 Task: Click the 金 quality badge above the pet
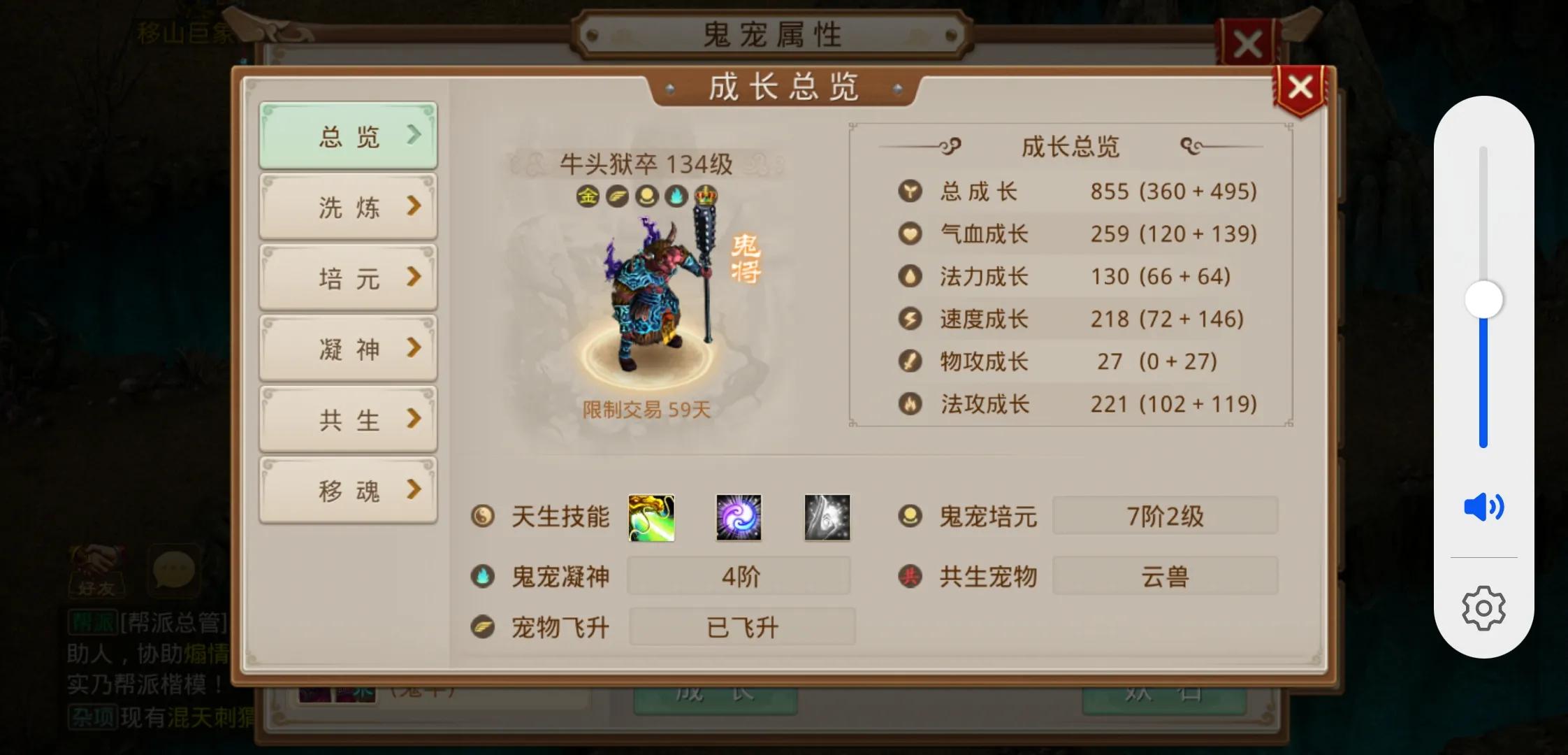[x=587, y=196]
